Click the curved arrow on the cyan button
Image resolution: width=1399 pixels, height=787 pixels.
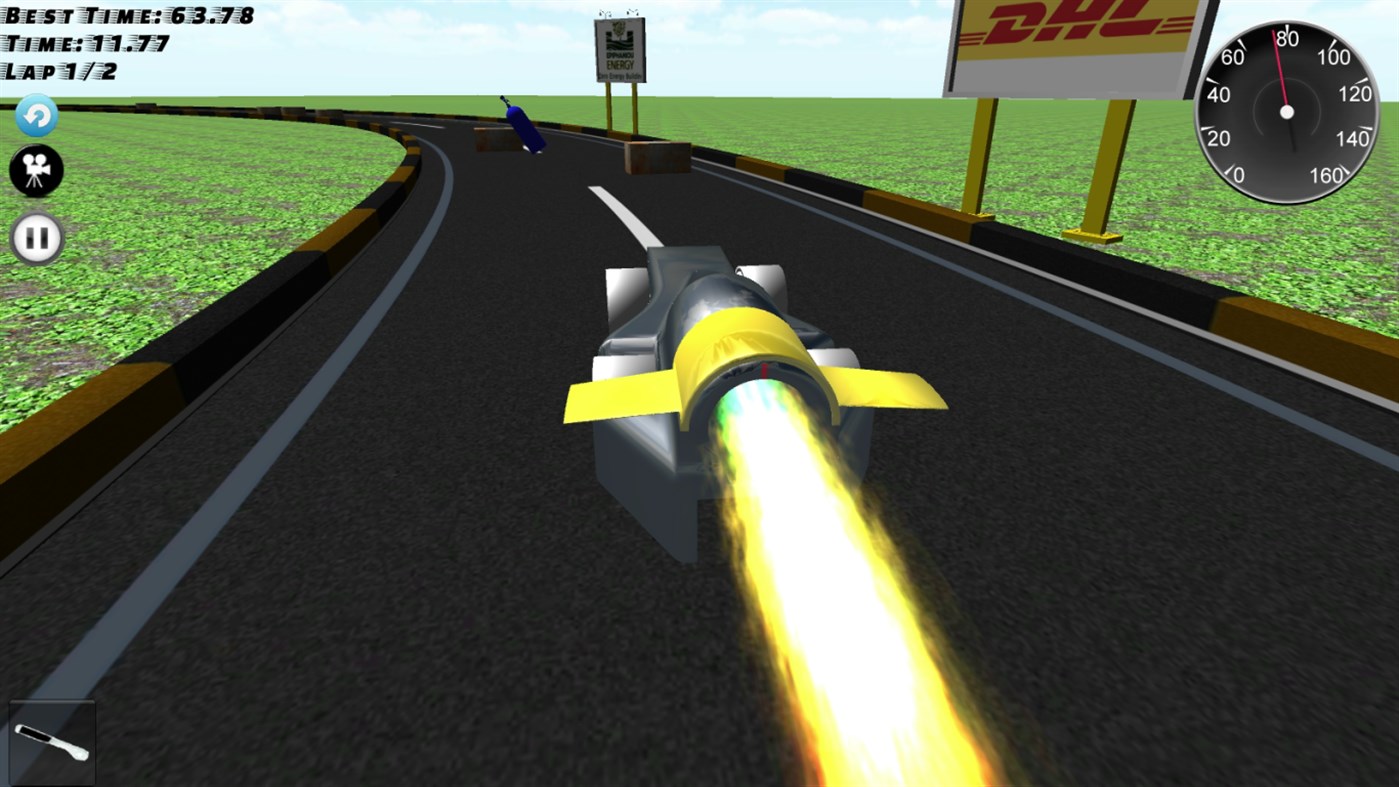[36, 115]
